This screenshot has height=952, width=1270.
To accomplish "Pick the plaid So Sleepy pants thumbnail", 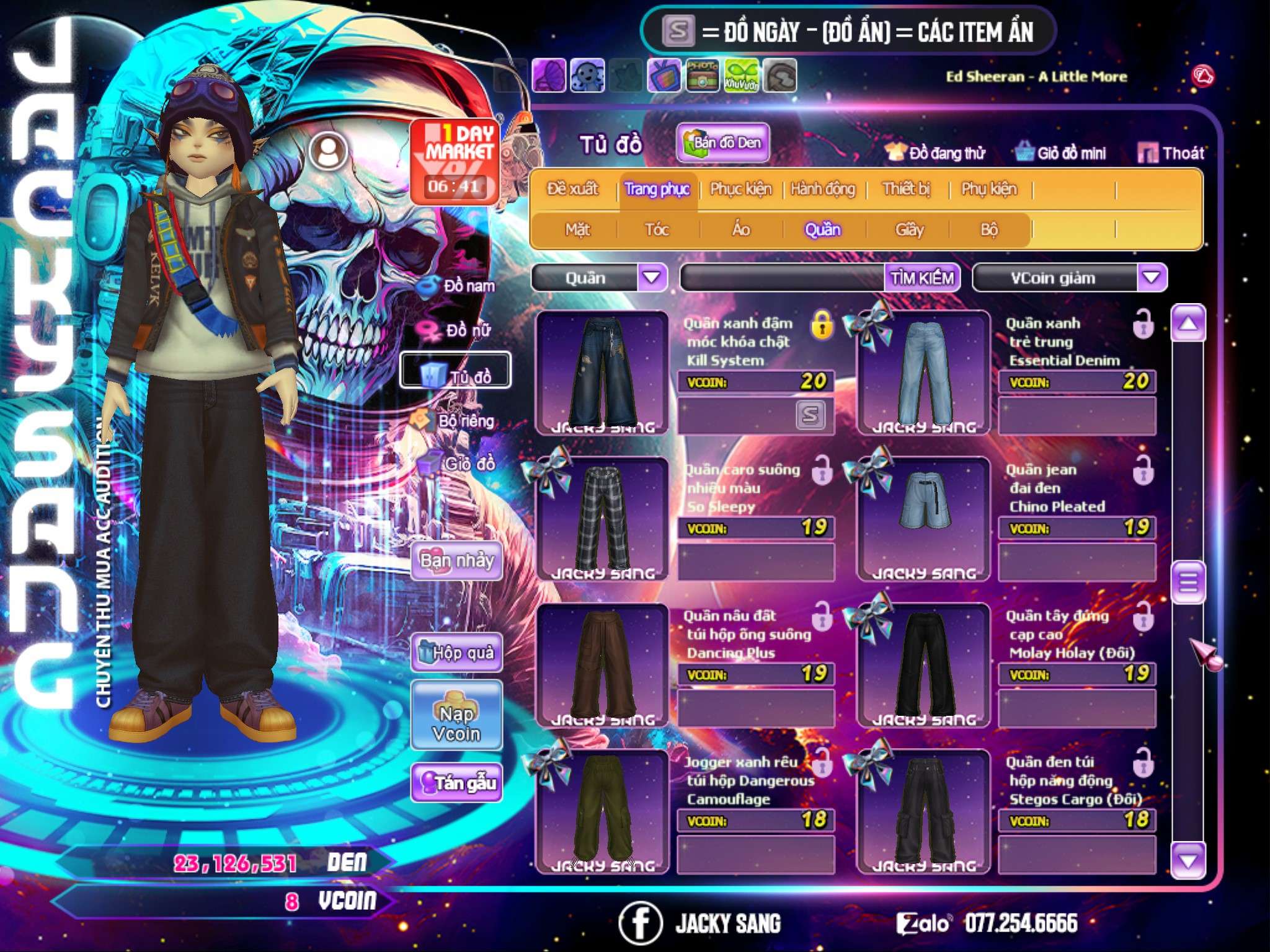I will pos(602,518).
